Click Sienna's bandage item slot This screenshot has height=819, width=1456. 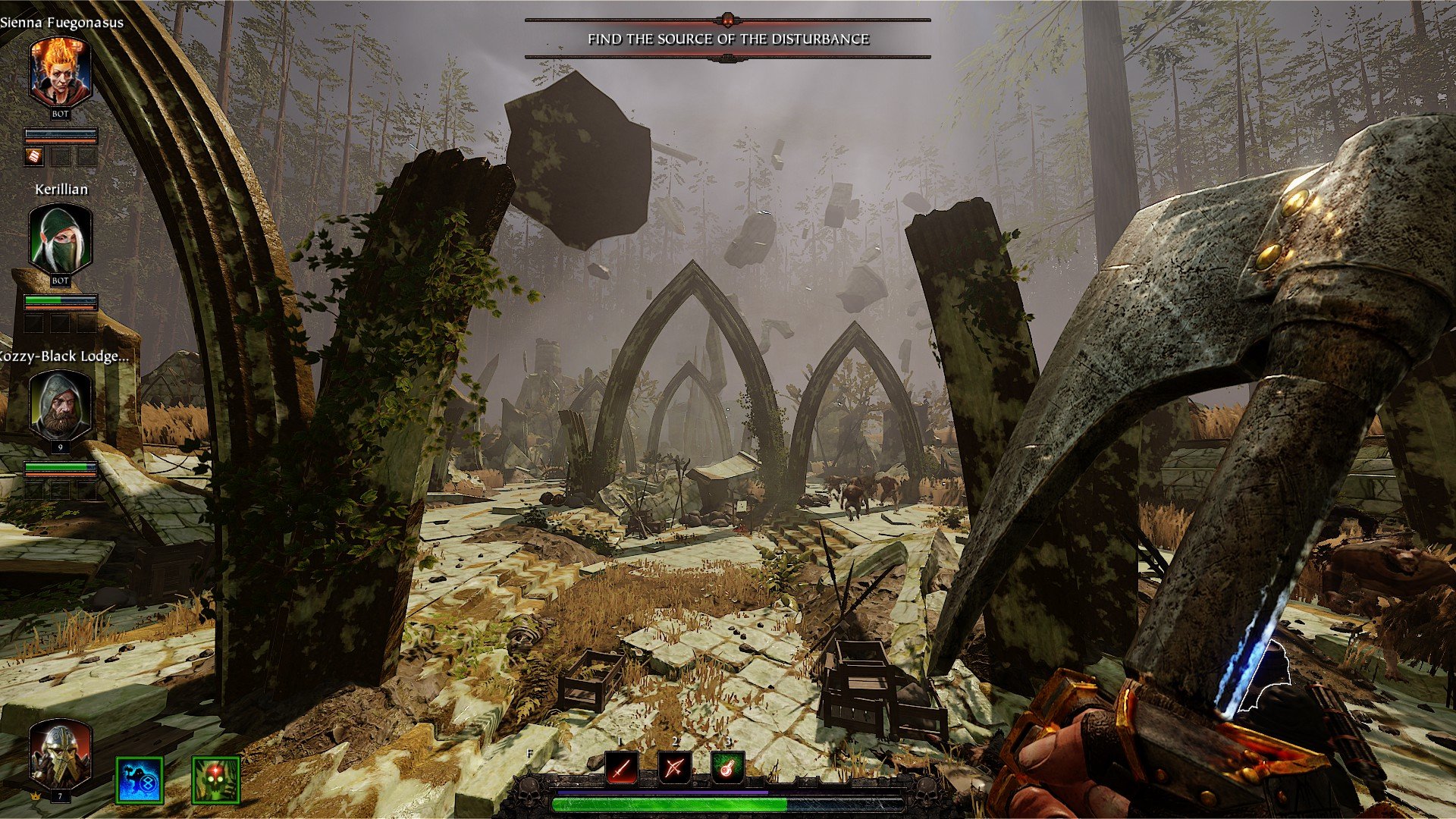click(x=35, y=157)
